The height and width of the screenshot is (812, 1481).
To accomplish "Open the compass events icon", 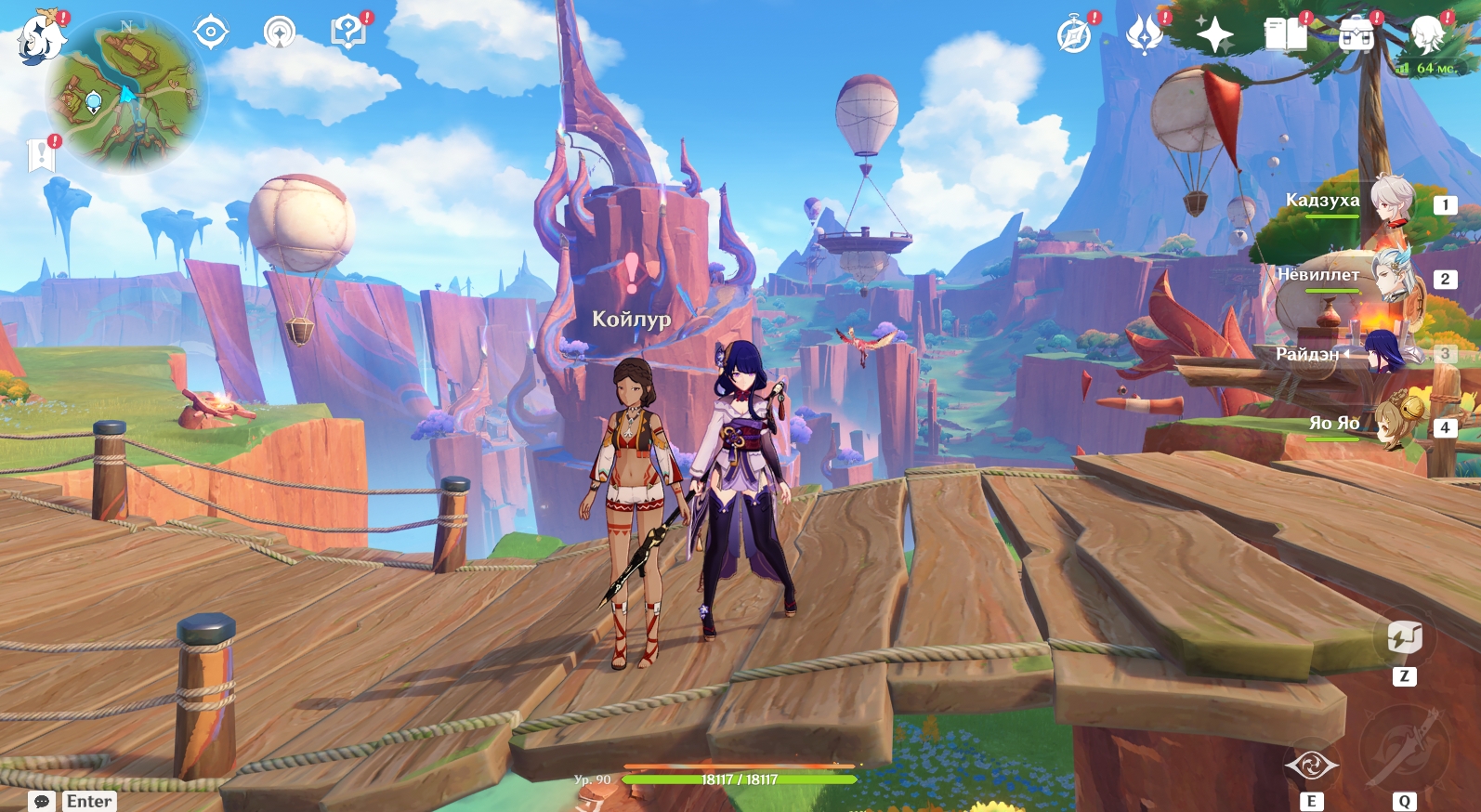I will click(x=1074, y=36).
